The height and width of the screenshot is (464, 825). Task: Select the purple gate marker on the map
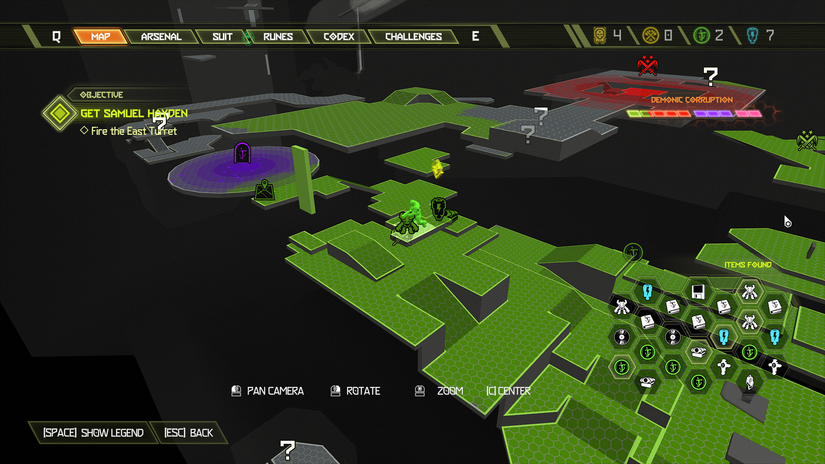tap(242, 153)
